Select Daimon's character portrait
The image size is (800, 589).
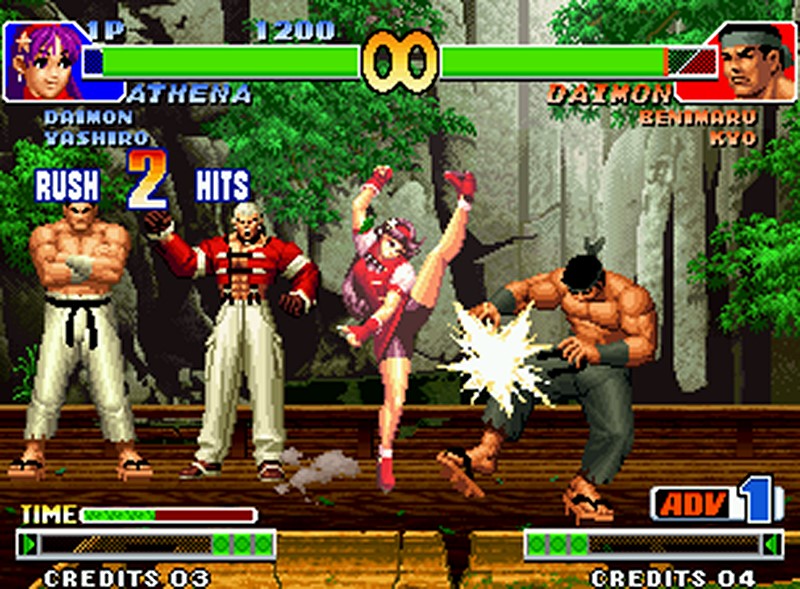[756, 62]
